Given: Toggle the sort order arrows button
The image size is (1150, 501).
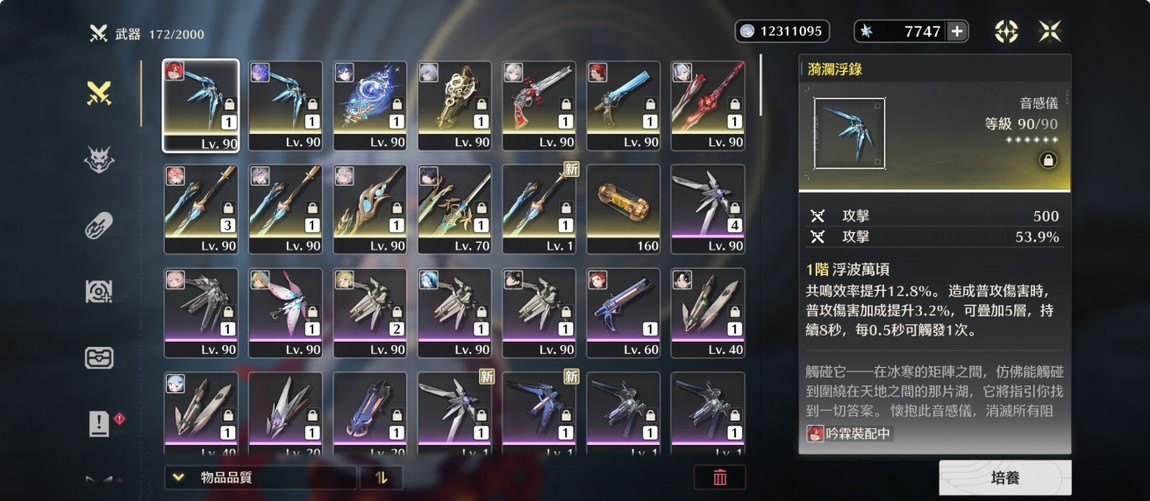Looking at the screenshot, I should (381, 478).
